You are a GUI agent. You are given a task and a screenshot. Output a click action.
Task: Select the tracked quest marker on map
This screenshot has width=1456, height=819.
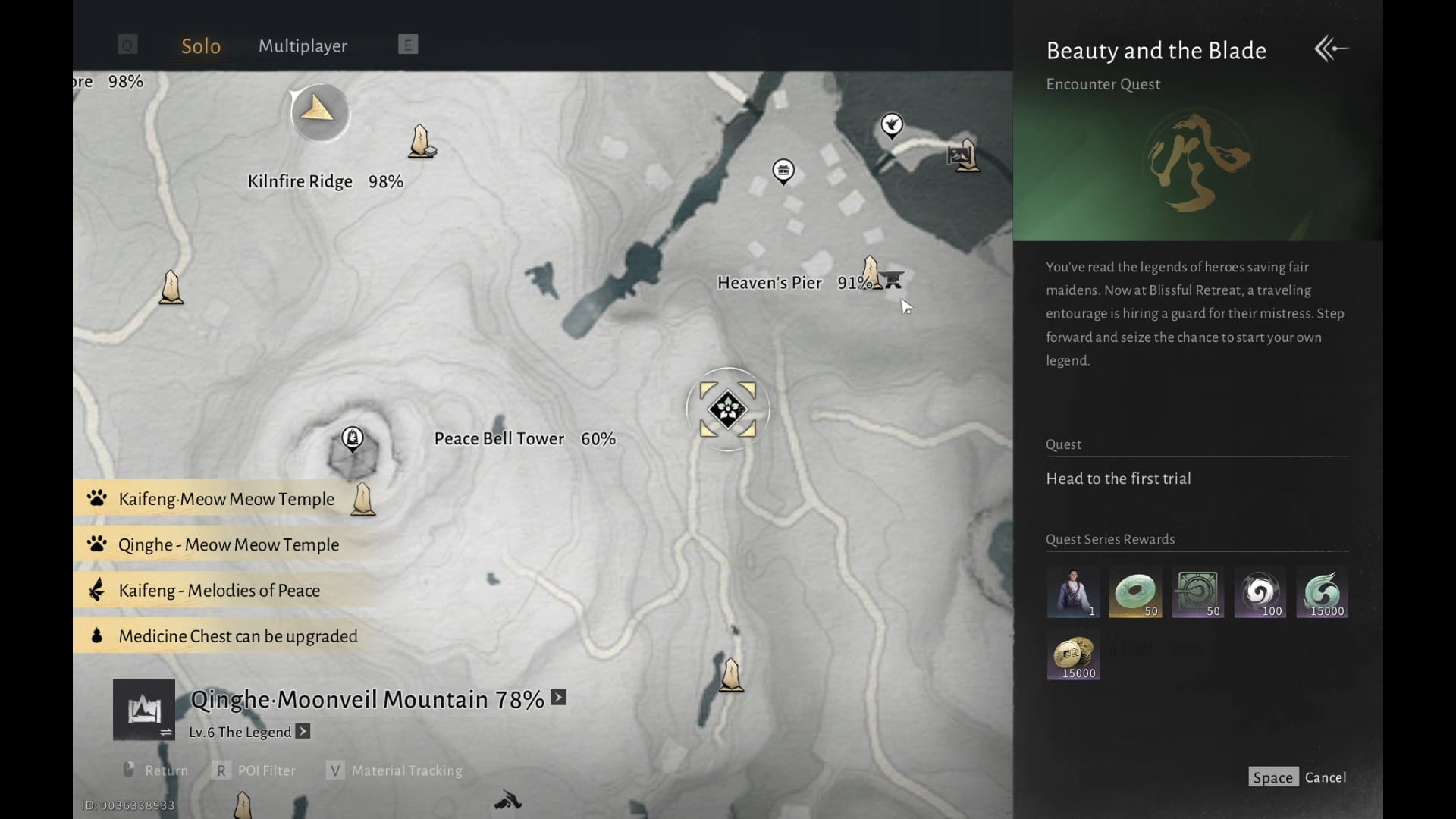(727, 409)
